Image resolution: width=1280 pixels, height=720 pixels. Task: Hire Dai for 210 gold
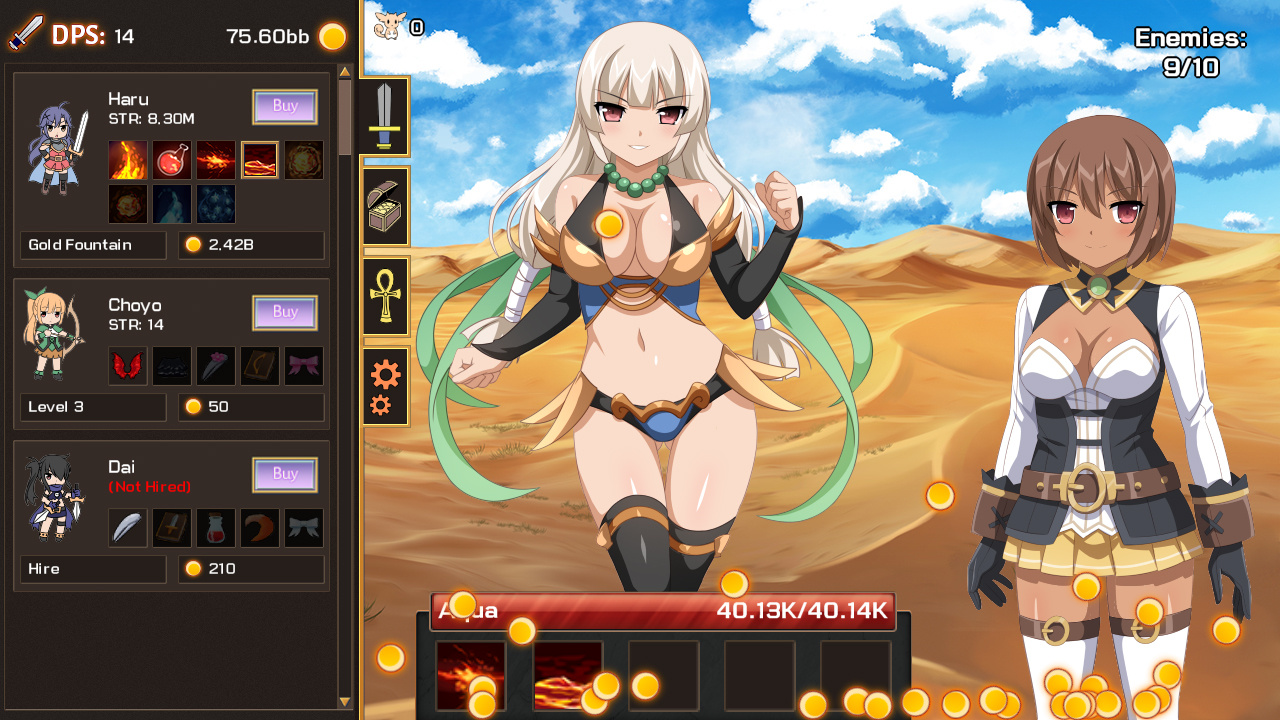93,569
